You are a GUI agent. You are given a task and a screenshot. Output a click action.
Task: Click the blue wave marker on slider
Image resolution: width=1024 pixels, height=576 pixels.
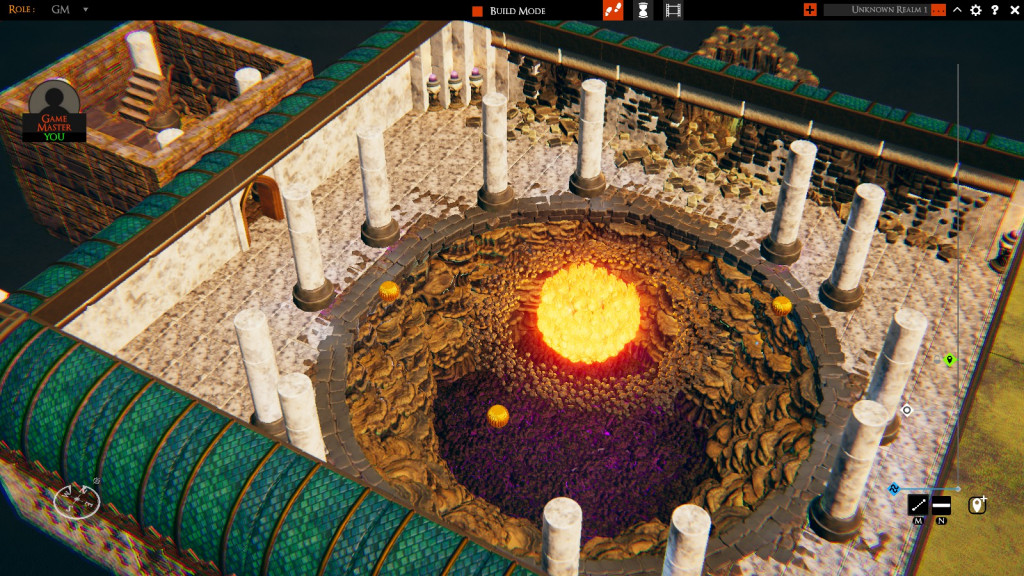tap(894, 489)
